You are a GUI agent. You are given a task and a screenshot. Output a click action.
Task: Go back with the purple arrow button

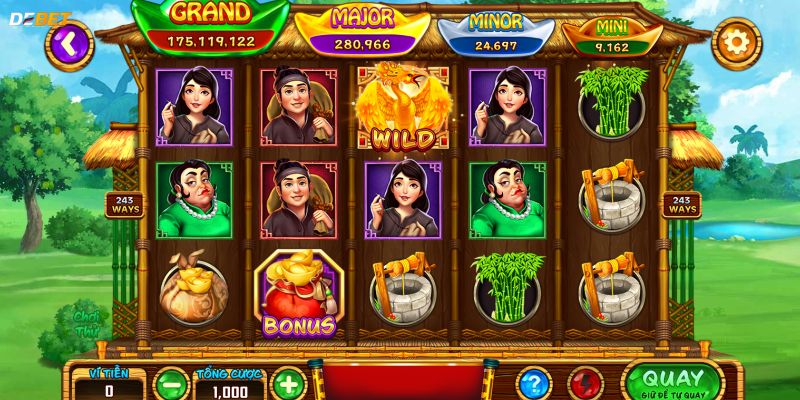pos(68,42)
